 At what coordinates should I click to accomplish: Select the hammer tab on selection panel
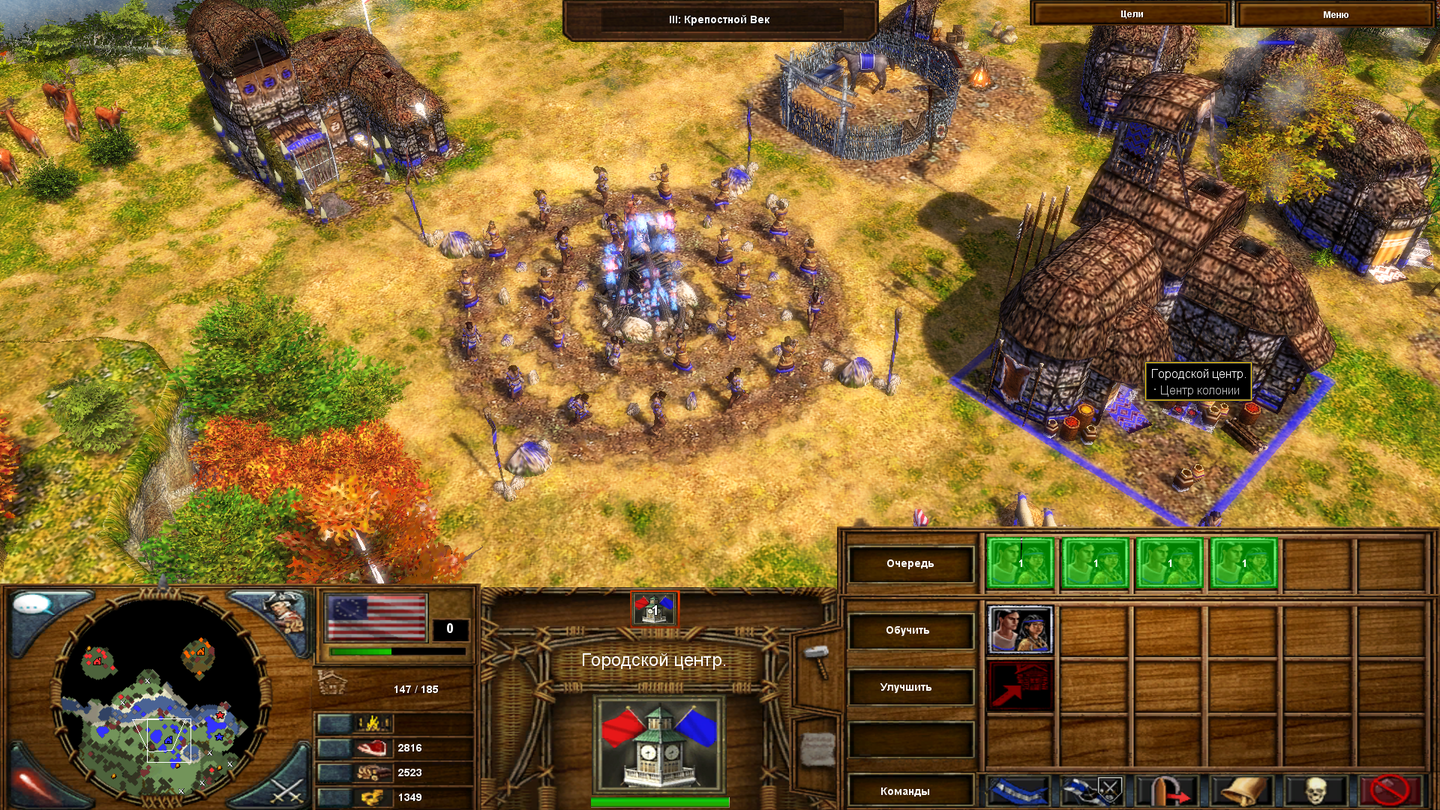[816, 660]
